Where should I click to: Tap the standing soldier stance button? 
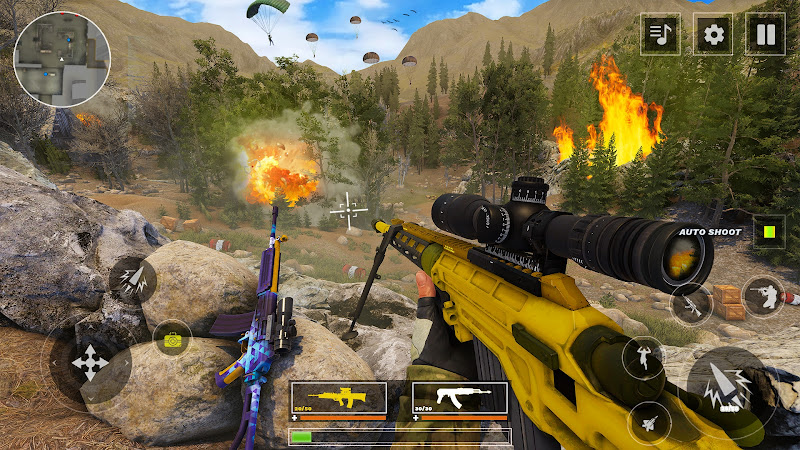643,357
